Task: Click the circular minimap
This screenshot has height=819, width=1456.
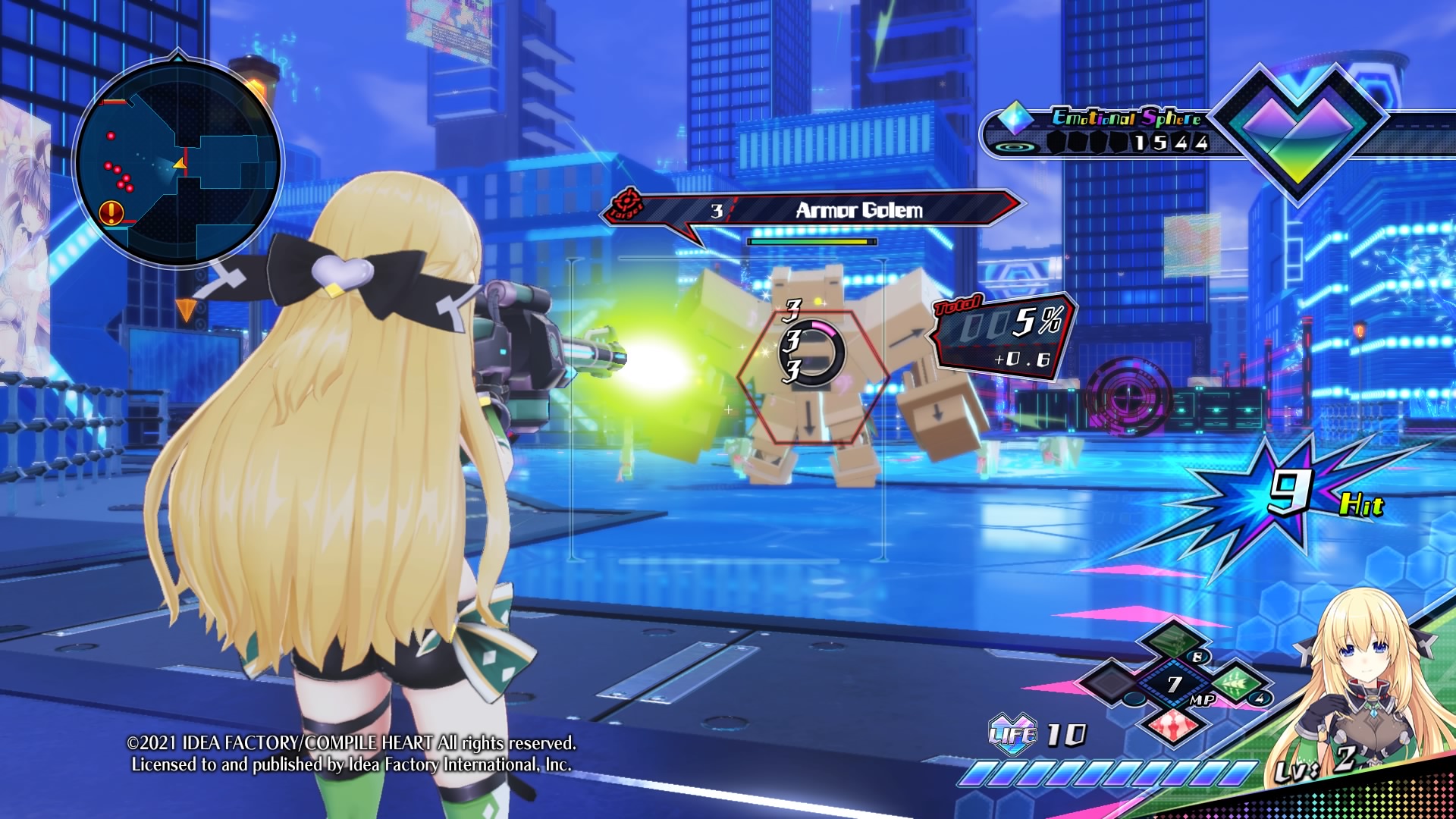Action: coord(177,163)
